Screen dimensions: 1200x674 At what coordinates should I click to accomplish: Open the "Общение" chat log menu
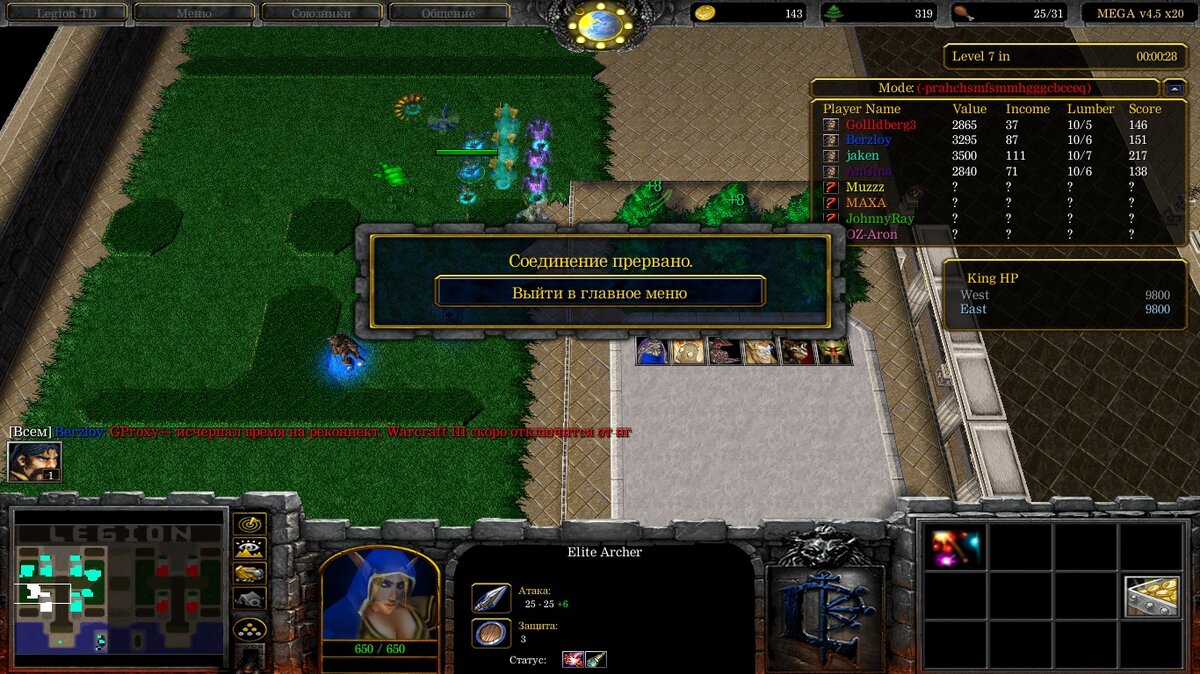click(448, 13)
